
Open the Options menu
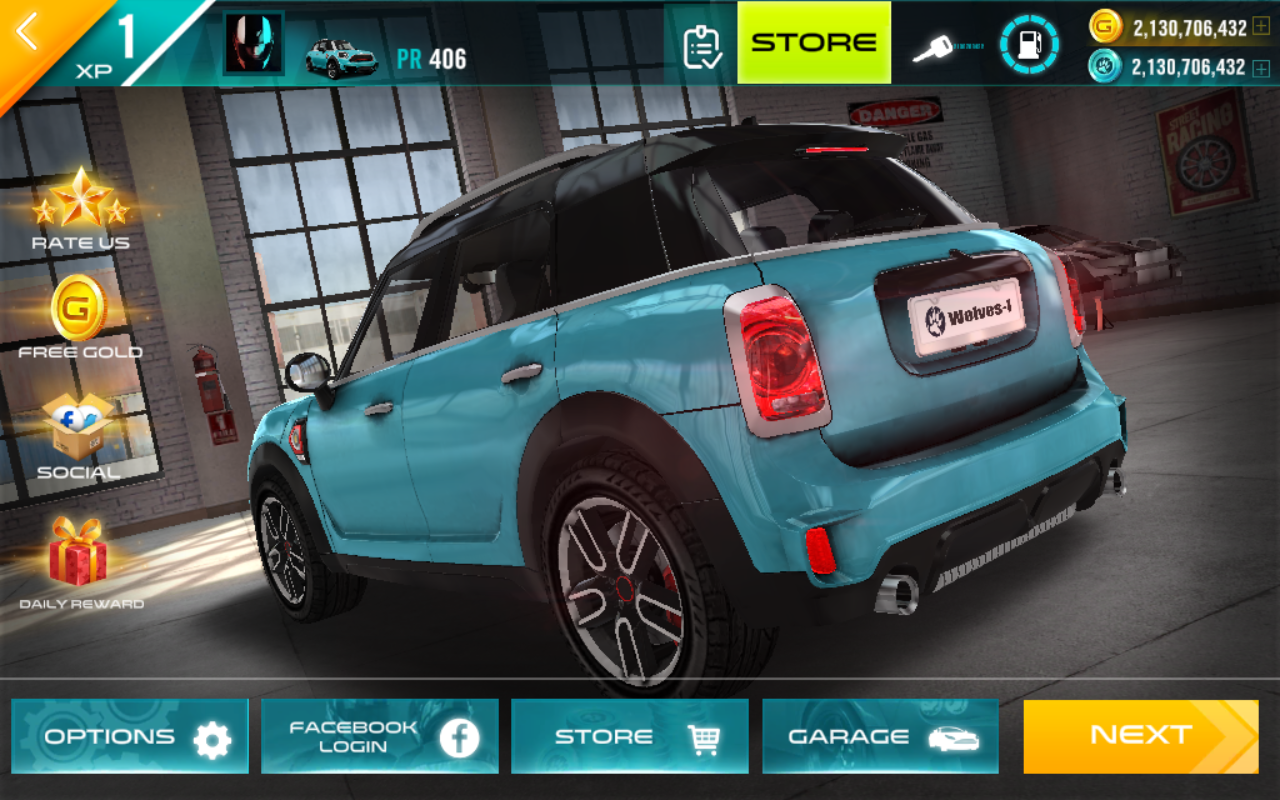click(130, 737)
